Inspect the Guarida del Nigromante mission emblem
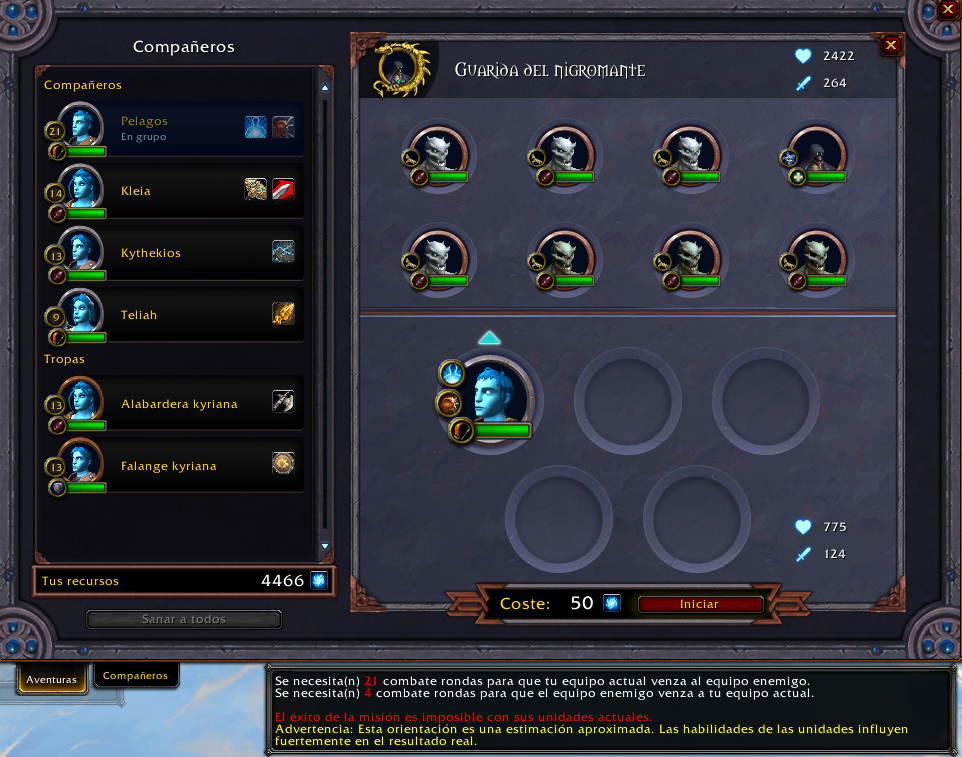Screen dimensions: 962x757 pos(399,69)
